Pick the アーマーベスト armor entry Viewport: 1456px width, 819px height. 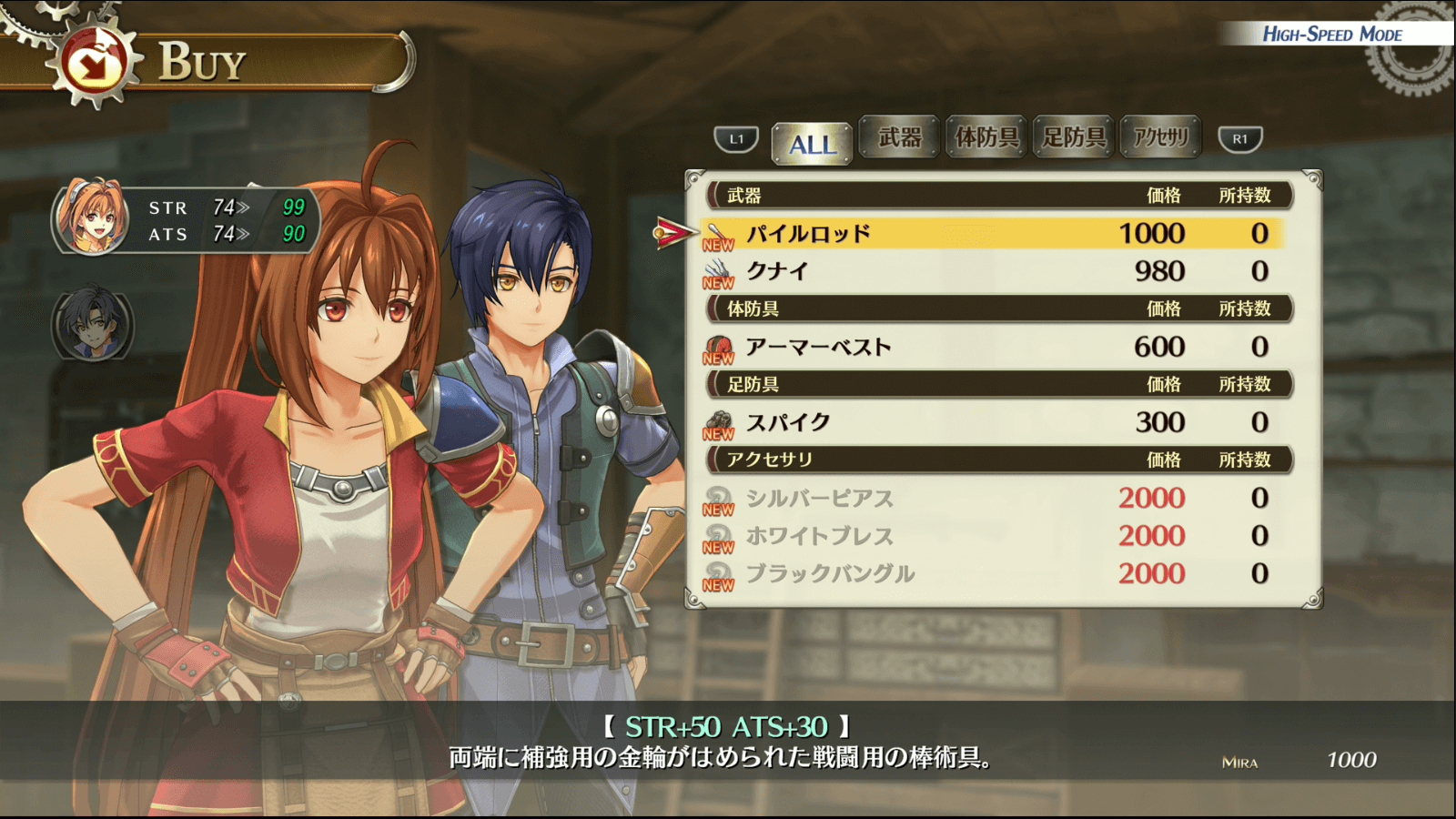coord(992,347)
